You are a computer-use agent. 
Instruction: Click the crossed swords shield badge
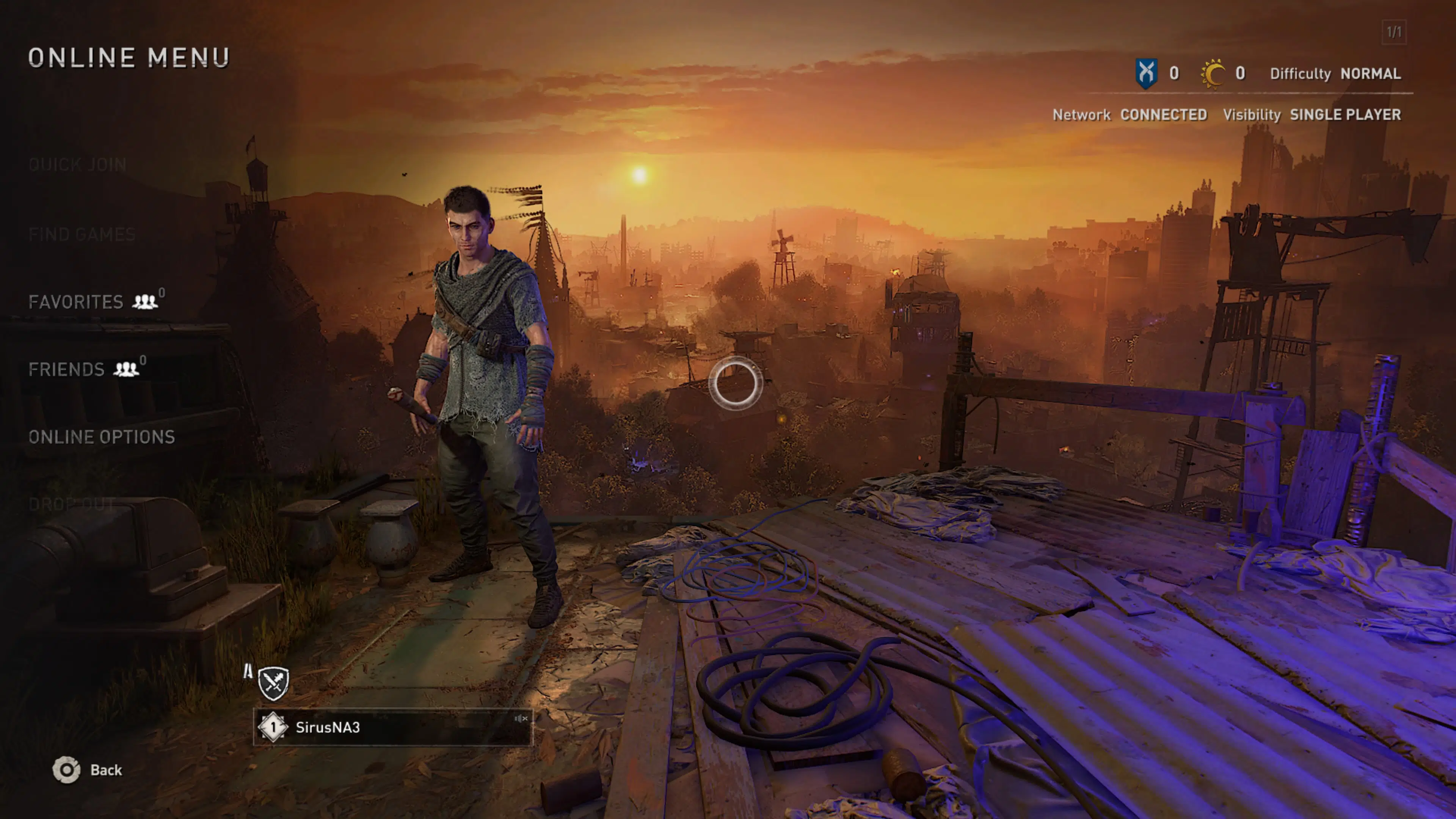[273, 683]
